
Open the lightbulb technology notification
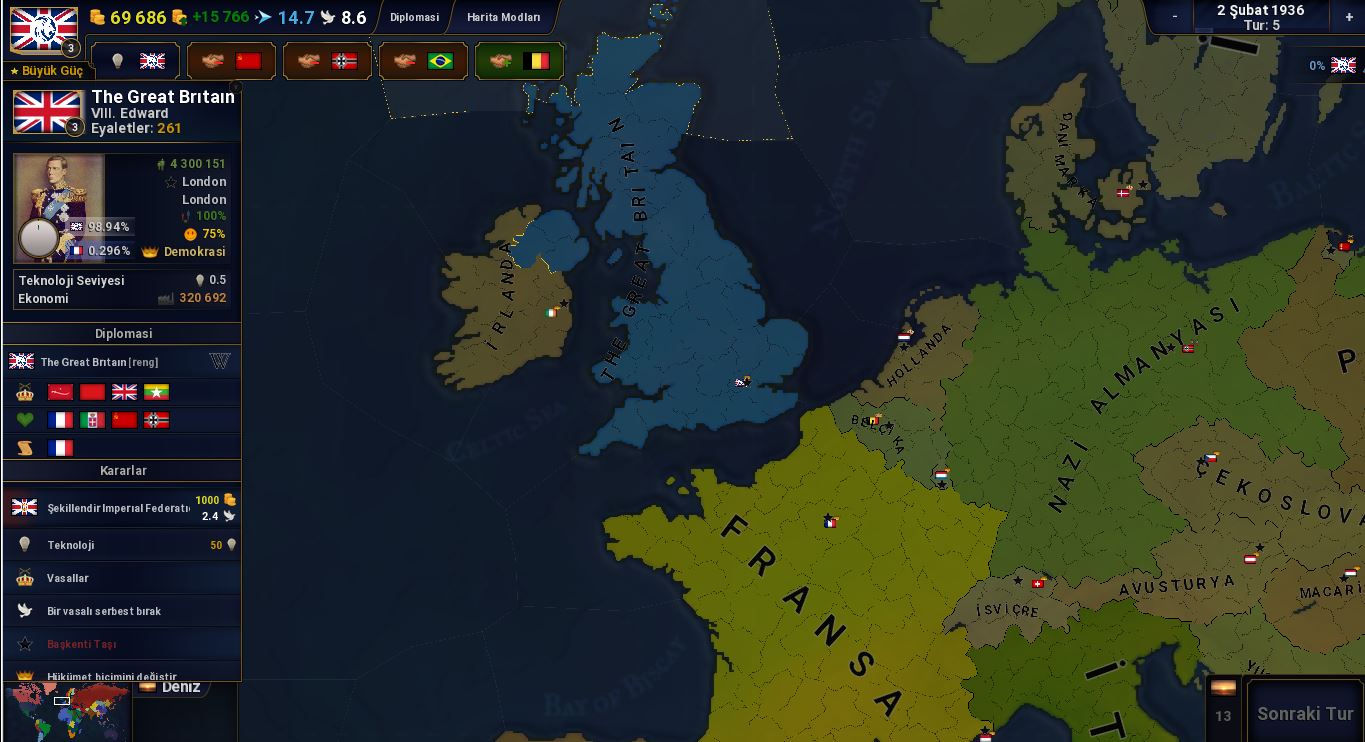[x=135, y=61]
